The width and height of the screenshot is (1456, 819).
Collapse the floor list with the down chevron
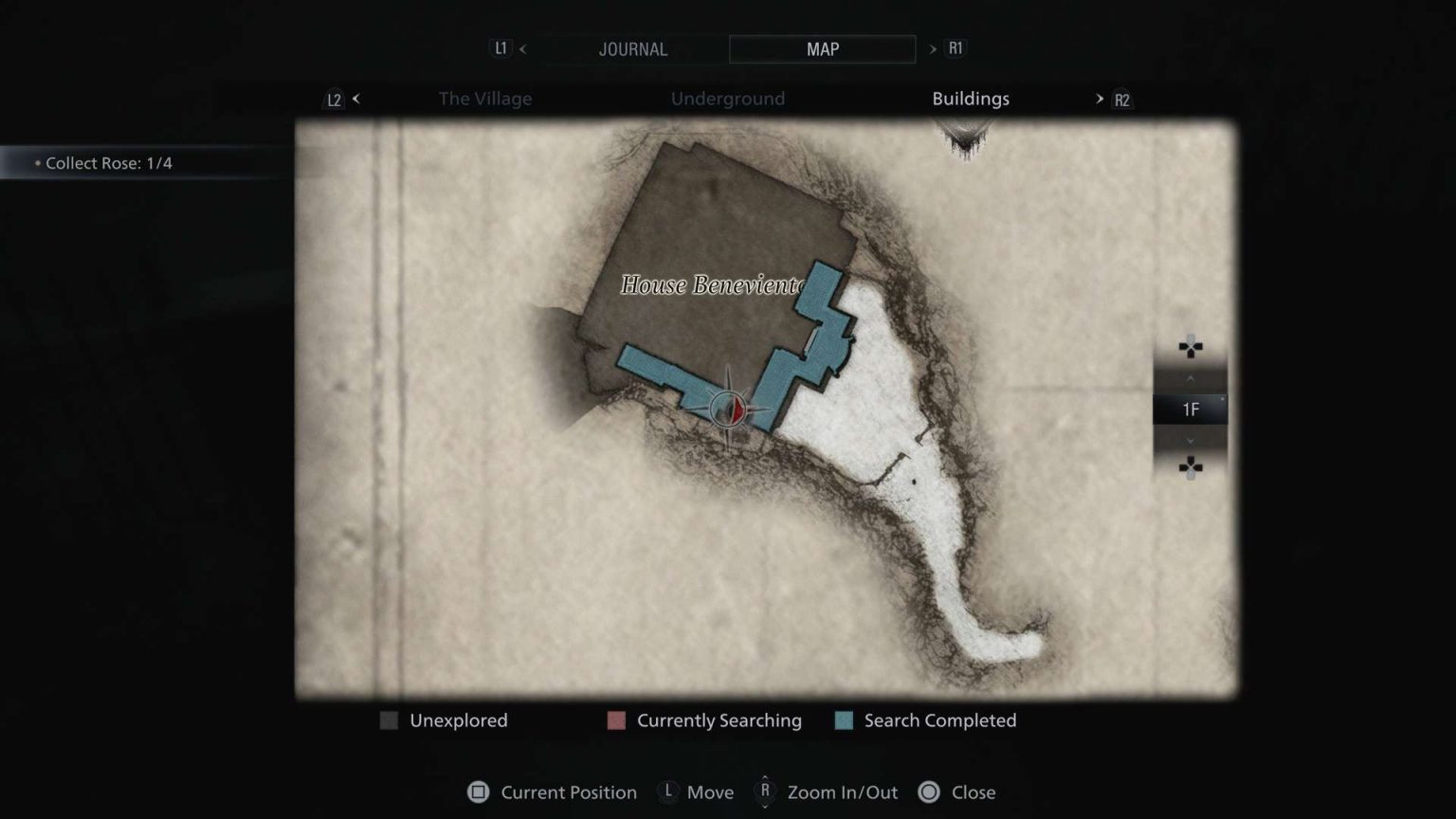(x=1191, y=440)
